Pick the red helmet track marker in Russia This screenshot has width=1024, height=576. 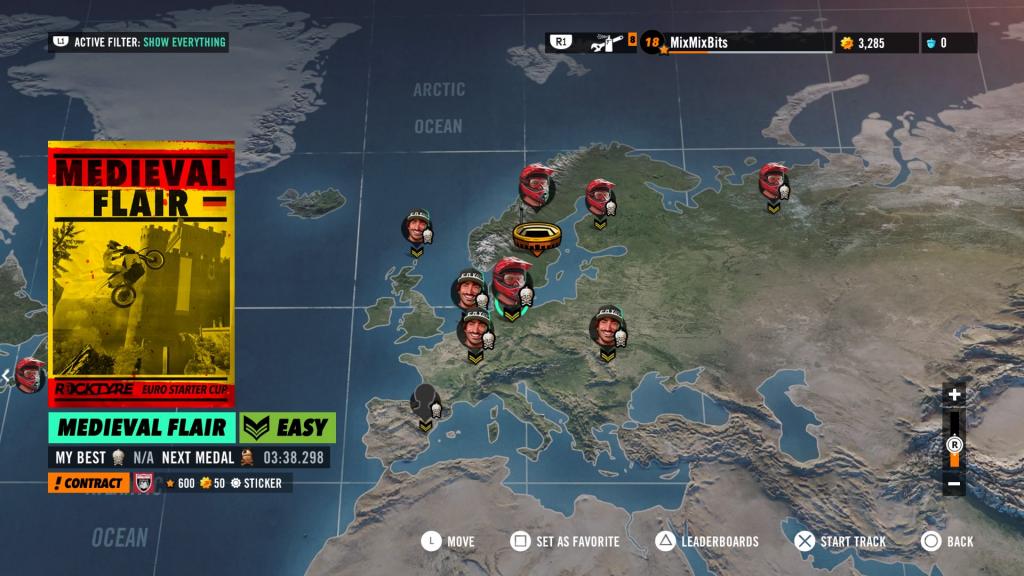point(773,182)
